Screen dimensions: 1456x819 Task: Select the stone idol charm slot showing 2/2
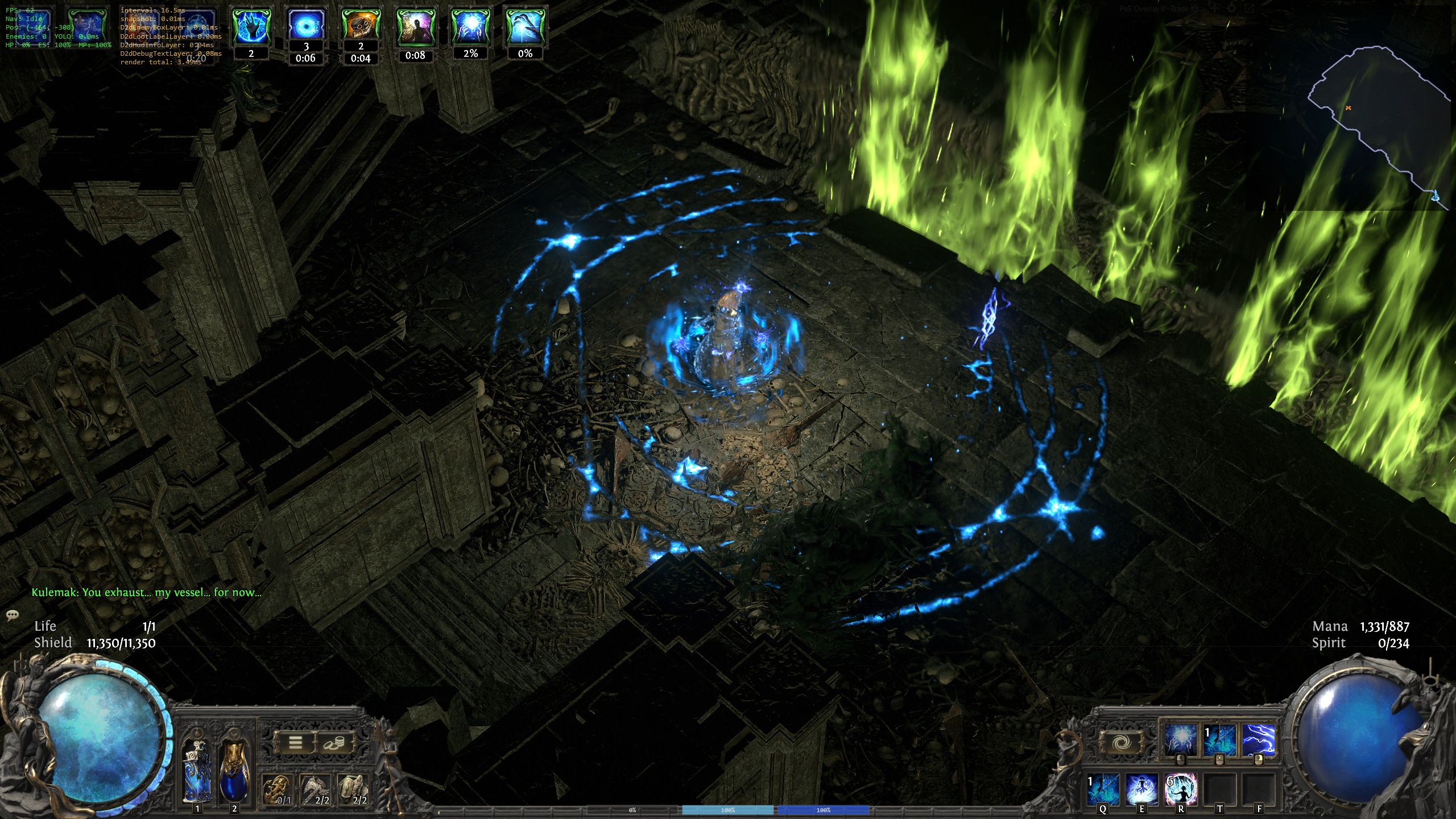[x=353, y=790]
